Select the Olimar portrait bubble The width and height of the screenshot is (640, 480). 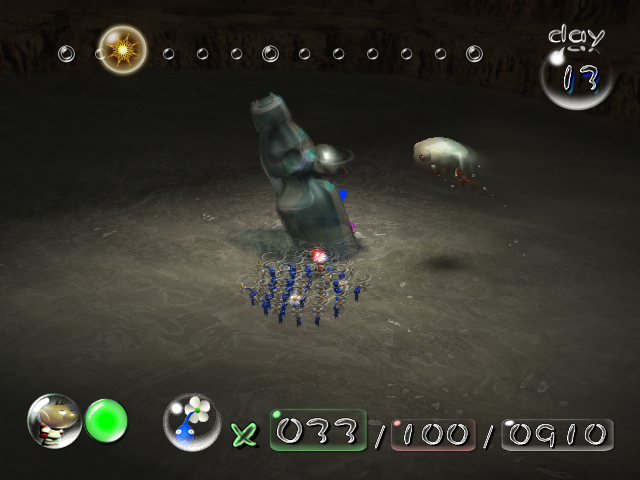click(x=54, y=421)
